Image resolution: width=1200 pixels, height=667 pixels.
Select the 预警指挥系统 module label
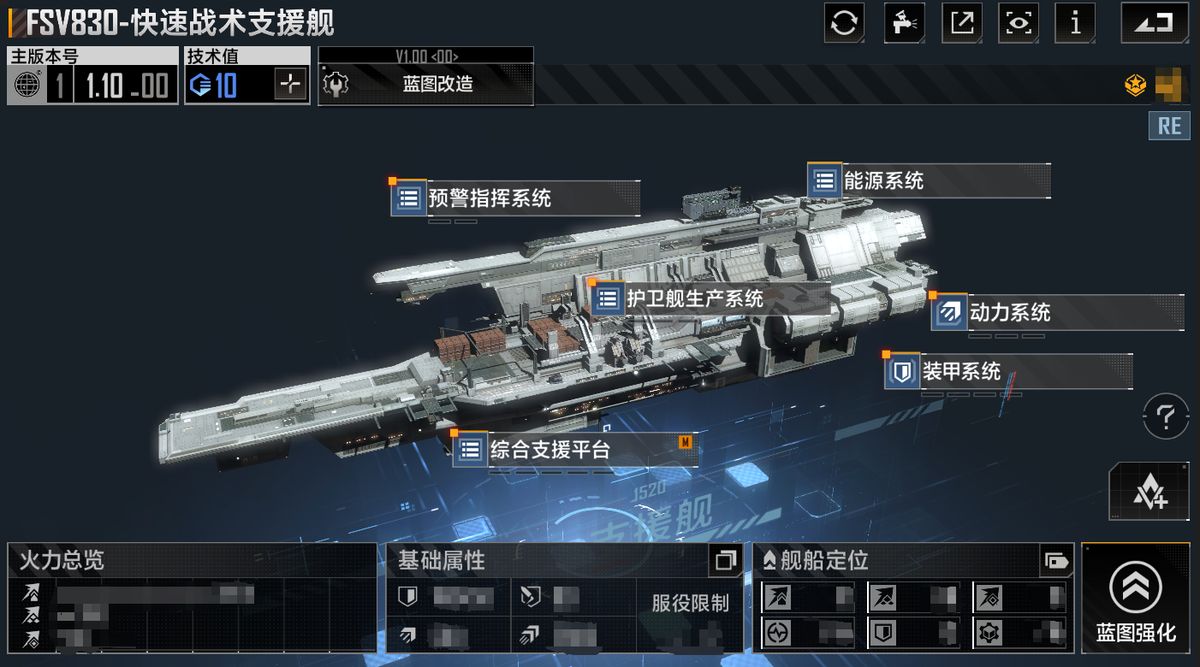point(489,198)
